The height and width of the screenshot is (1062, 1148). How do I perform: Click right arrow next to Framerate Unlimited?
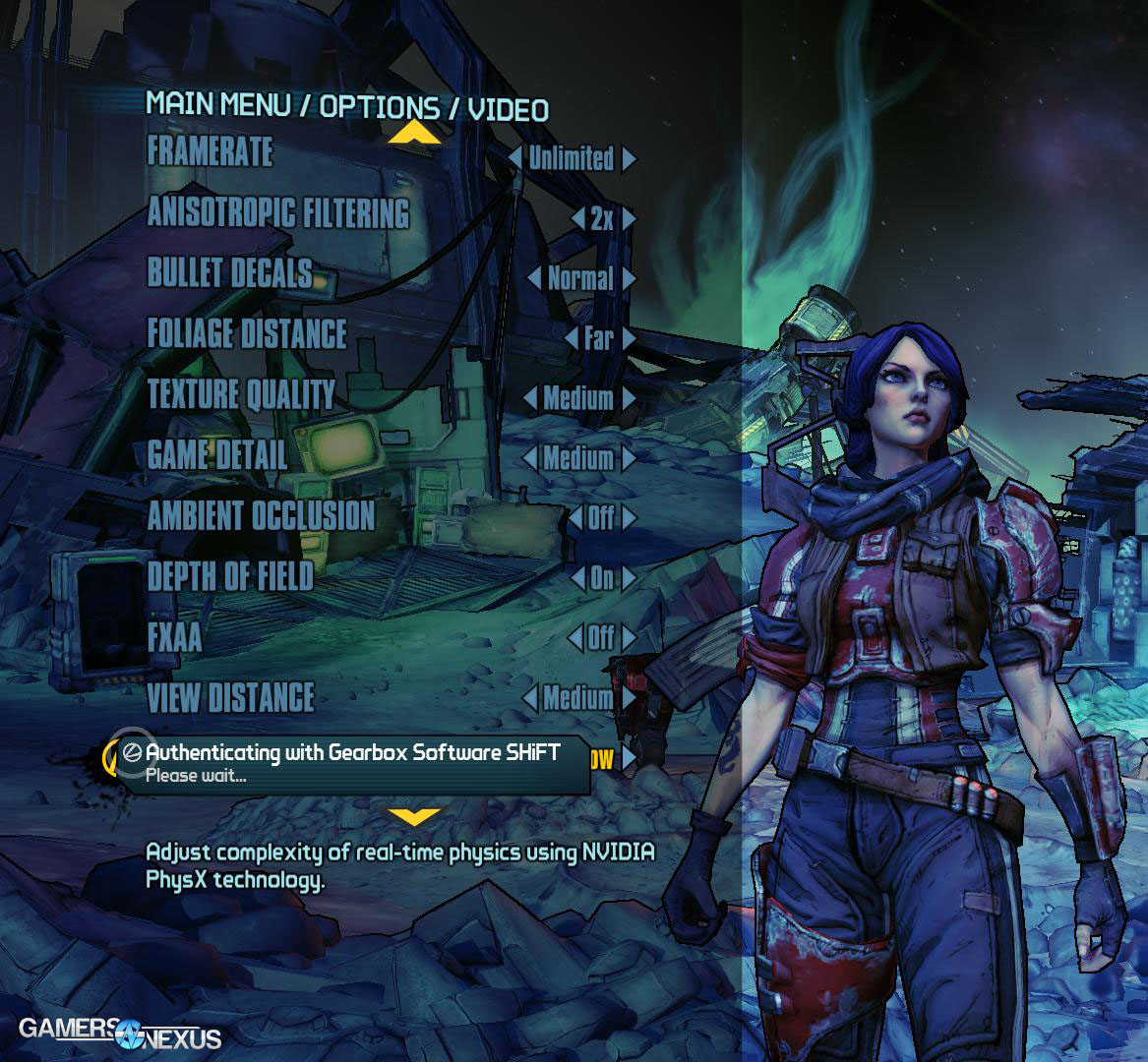[x=629, y=158]
